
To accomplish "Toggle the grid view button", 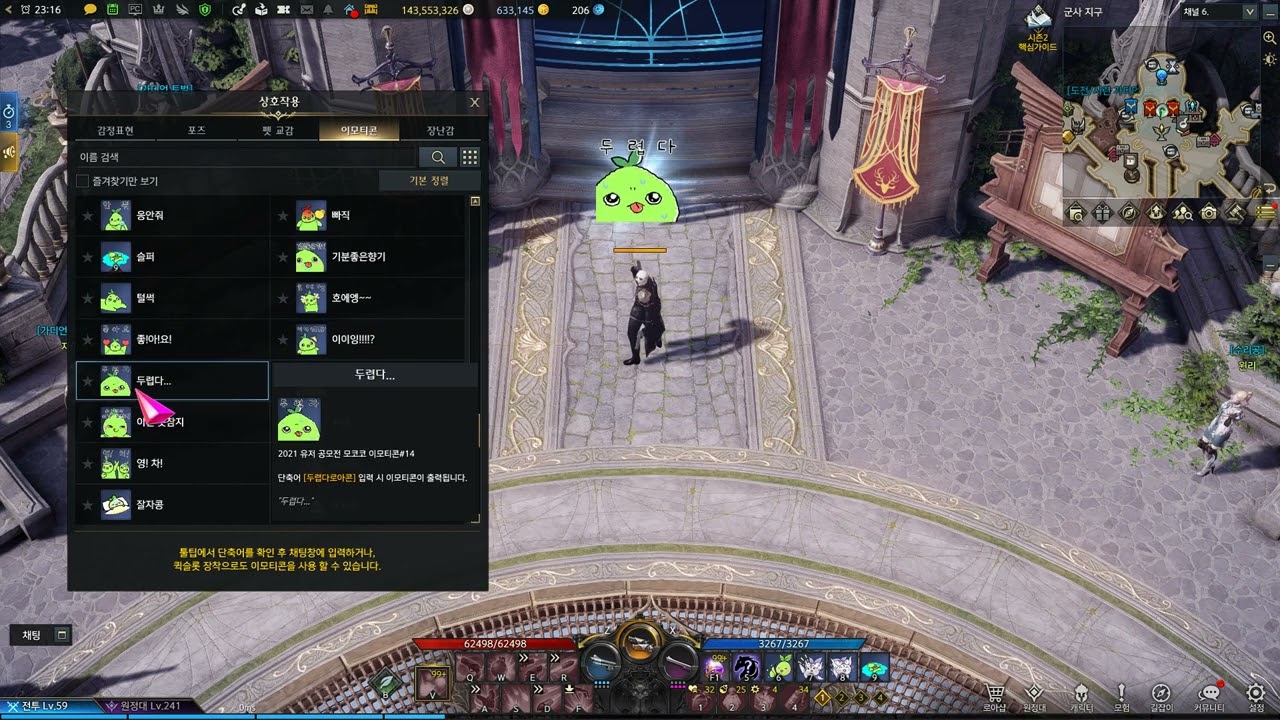I will point(469,157).
